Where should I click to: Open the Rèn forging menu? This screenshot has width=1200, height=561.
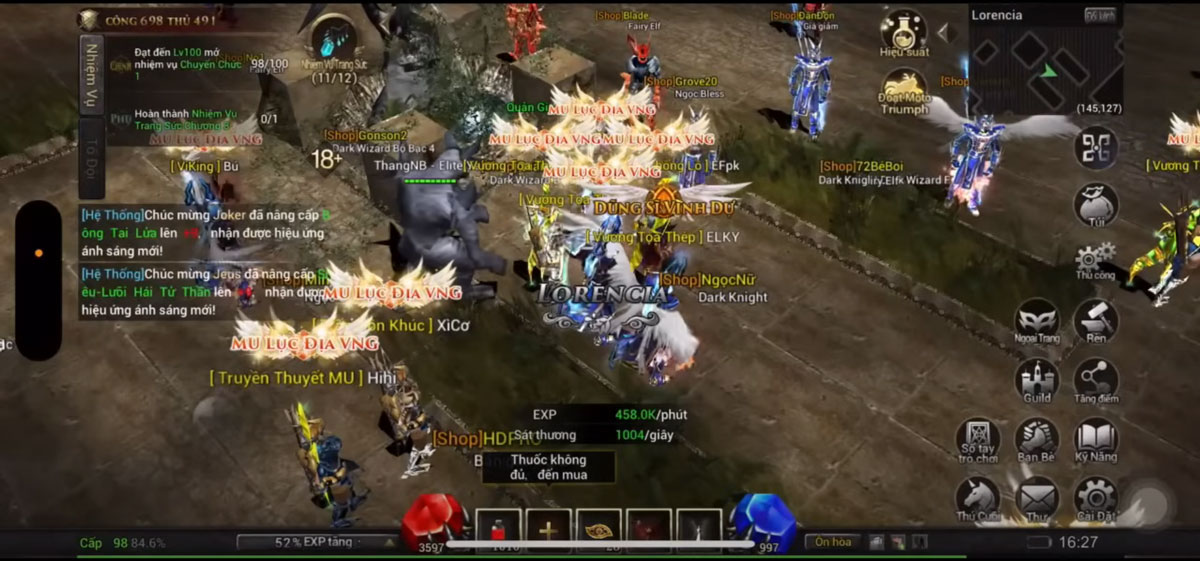click(x=1095, y=322)
